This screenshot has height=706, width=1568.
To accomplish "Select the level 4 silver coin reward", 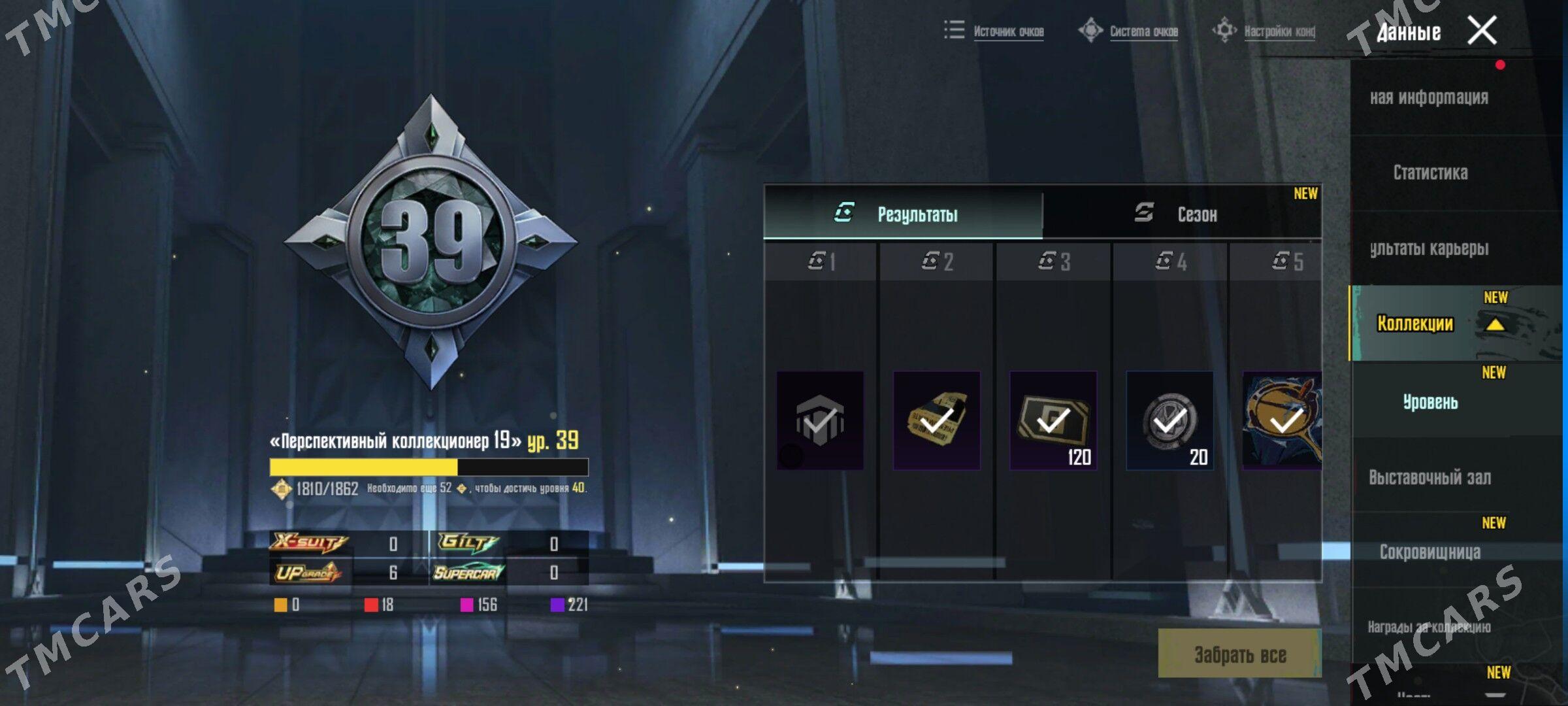I will (x=1169, y=420).
